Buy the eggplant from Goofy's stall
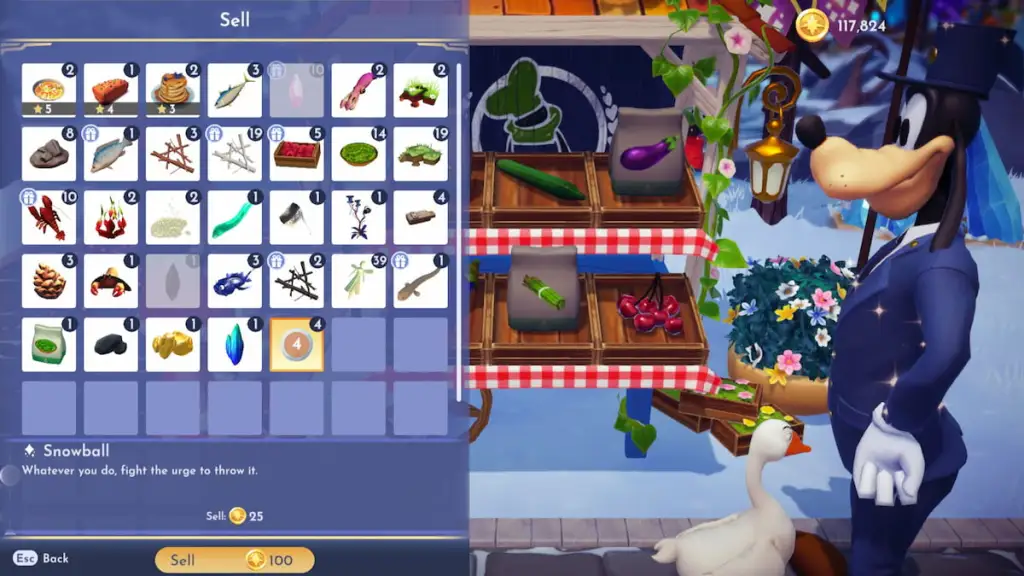 coord(648,155)
